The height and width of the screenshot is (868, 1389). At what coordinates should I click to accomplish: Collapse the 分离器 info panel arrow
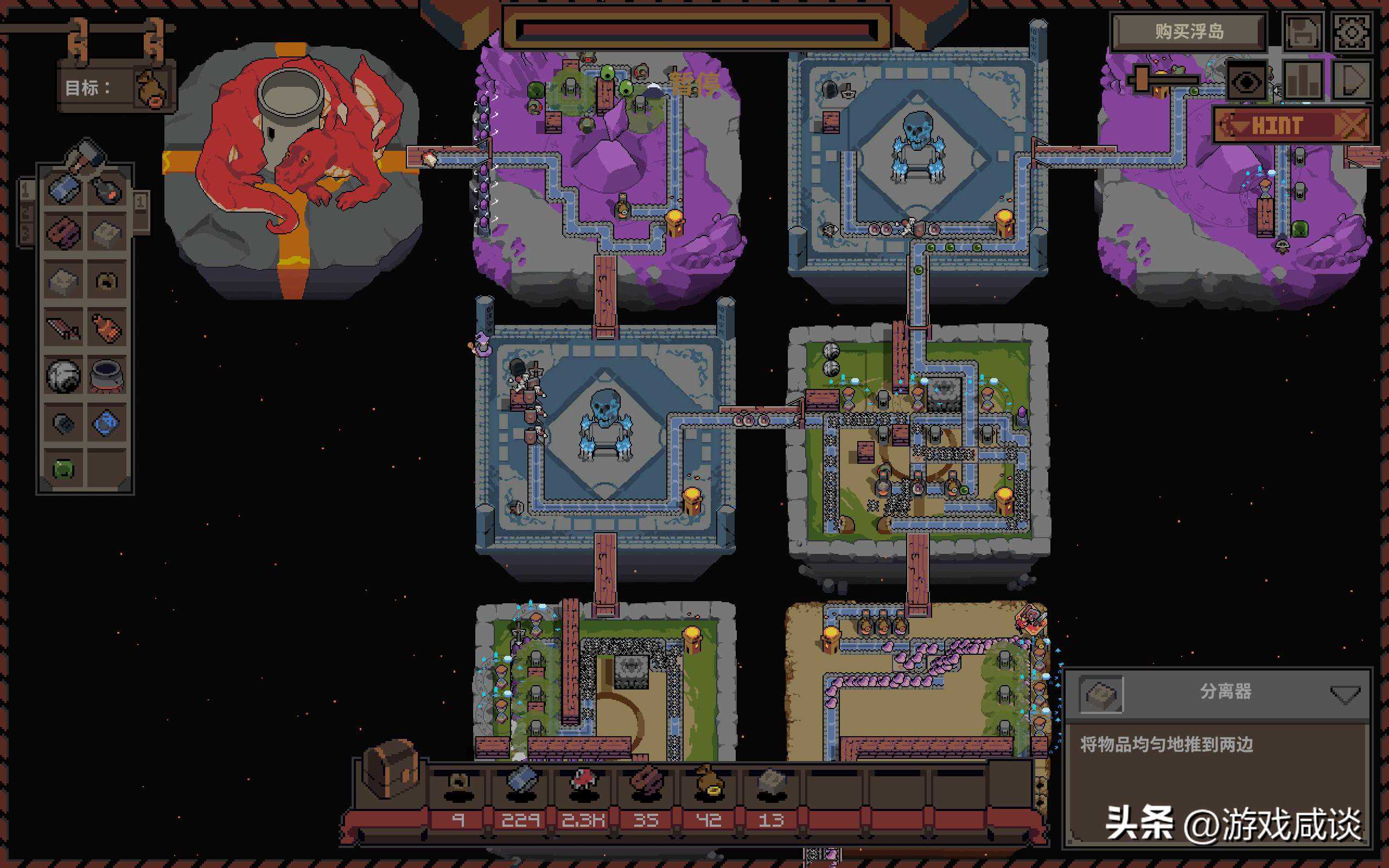point(1344,694)
